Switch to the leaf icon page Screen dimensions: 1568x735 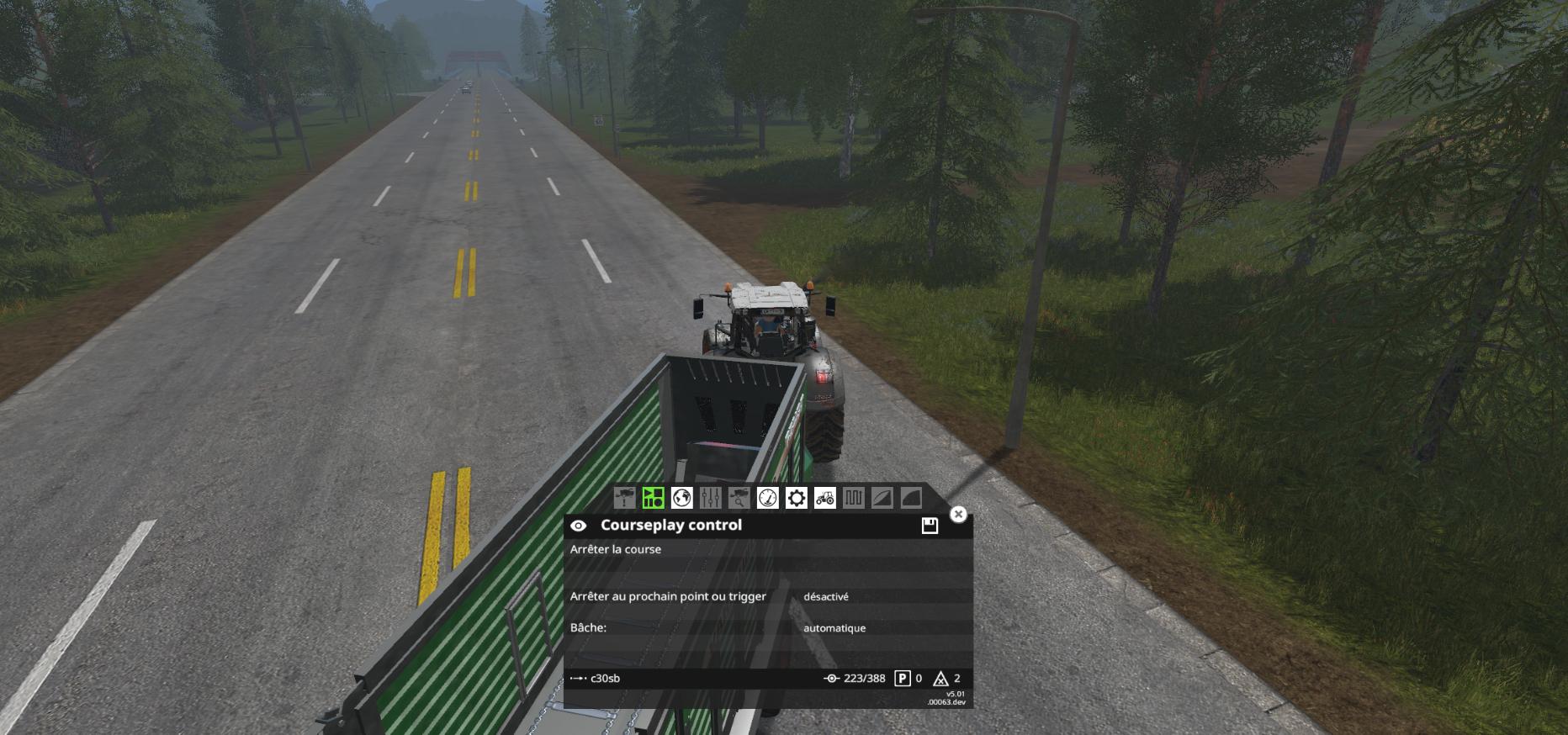(882, 498)
